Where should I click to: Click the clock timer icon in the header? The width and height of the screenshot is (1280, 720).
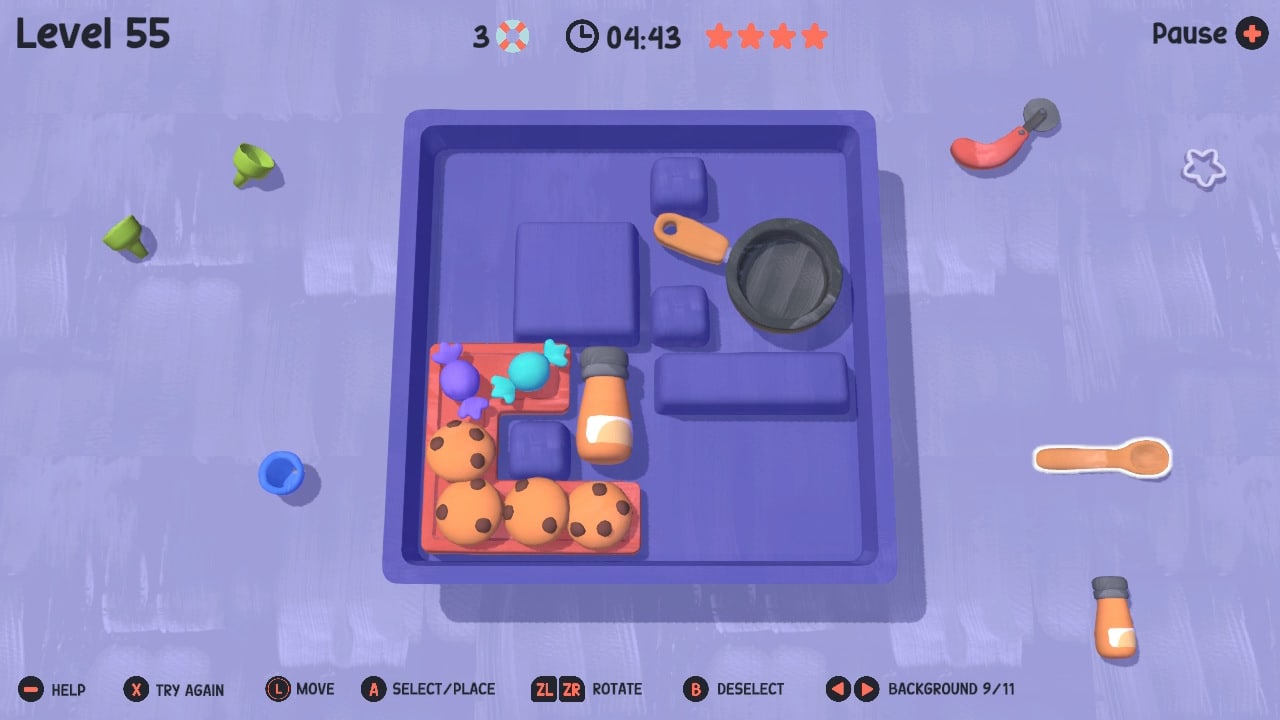point(582,36)
